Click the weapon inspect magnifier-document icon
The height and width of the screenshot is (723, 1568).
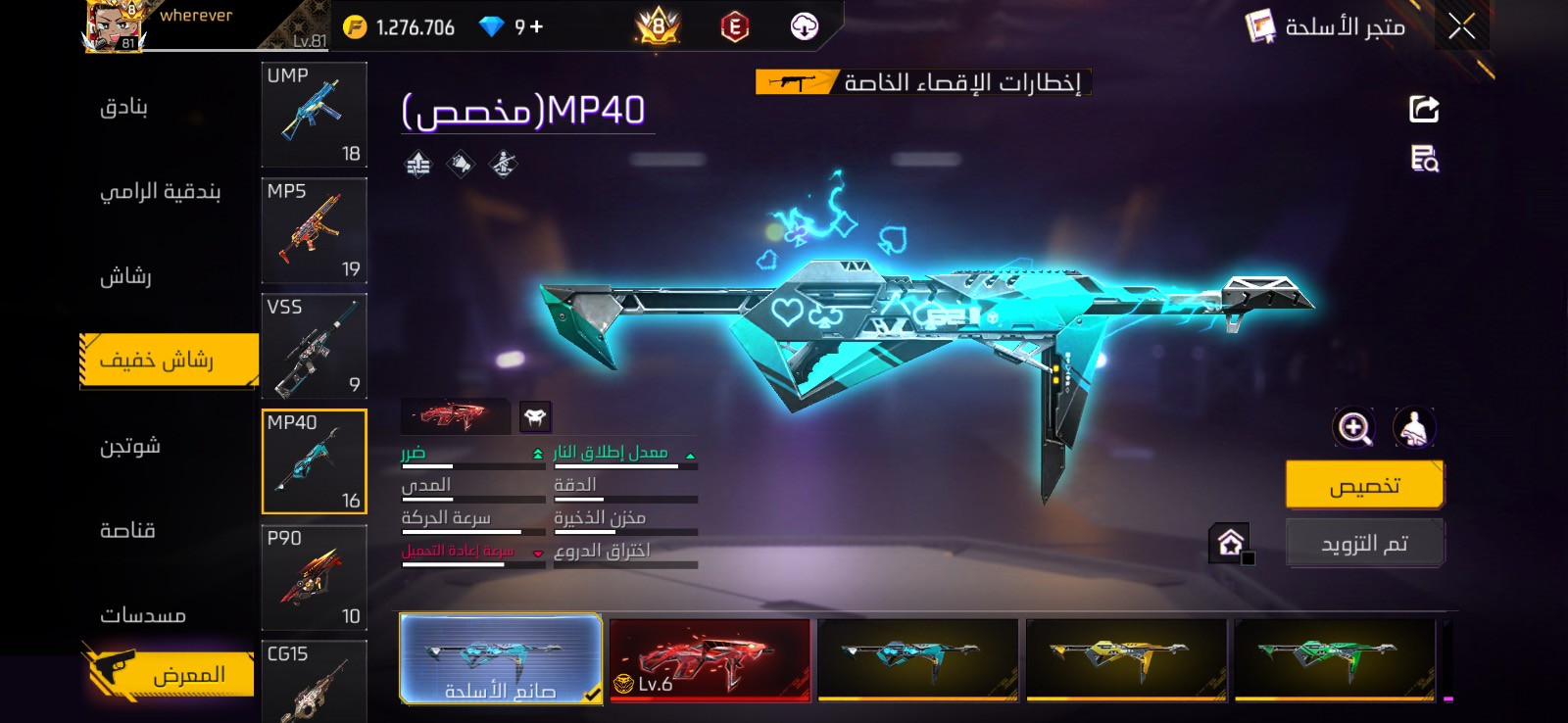click(1425, 160)
